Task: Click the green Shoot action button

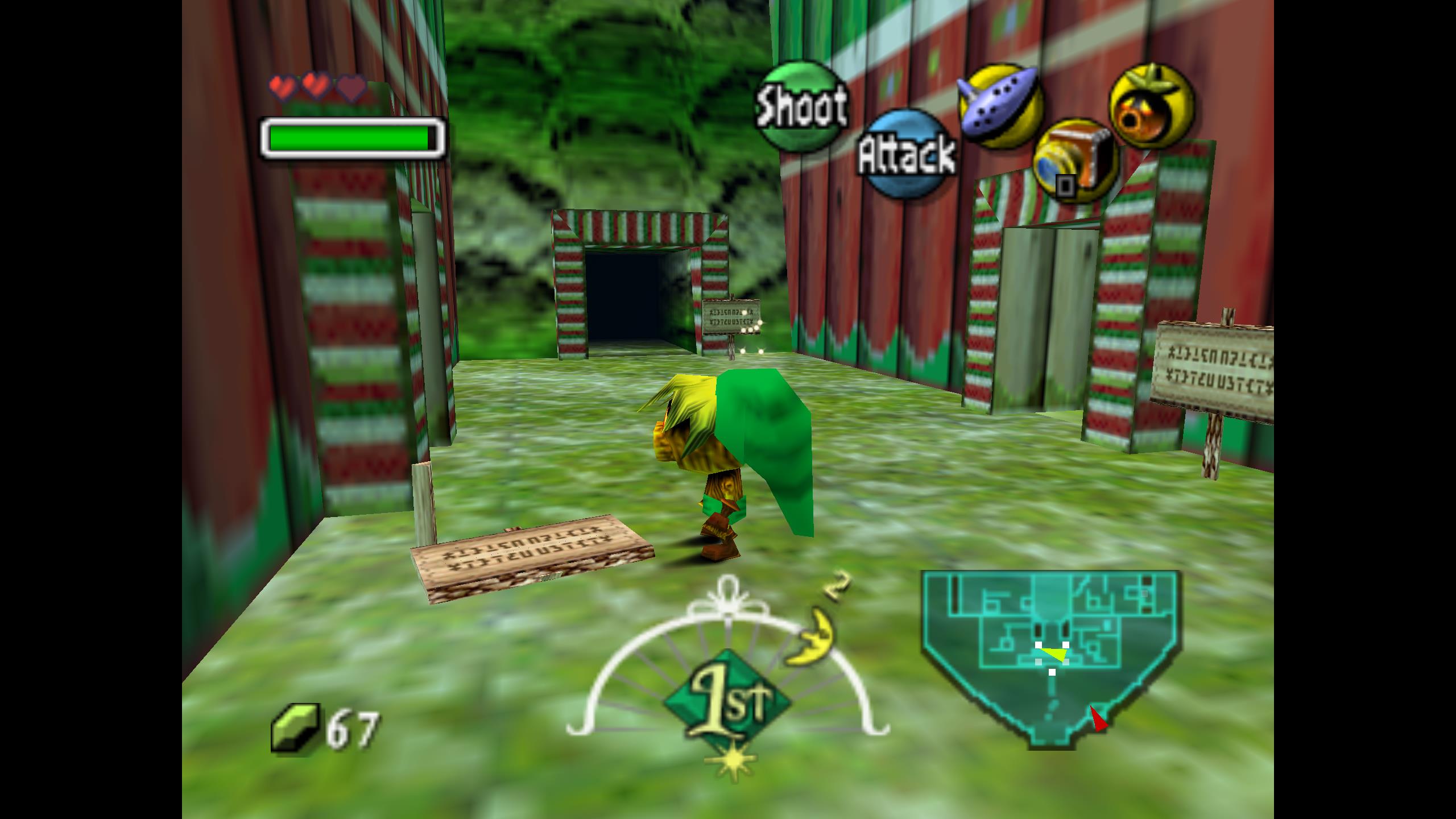Action: 801,106
